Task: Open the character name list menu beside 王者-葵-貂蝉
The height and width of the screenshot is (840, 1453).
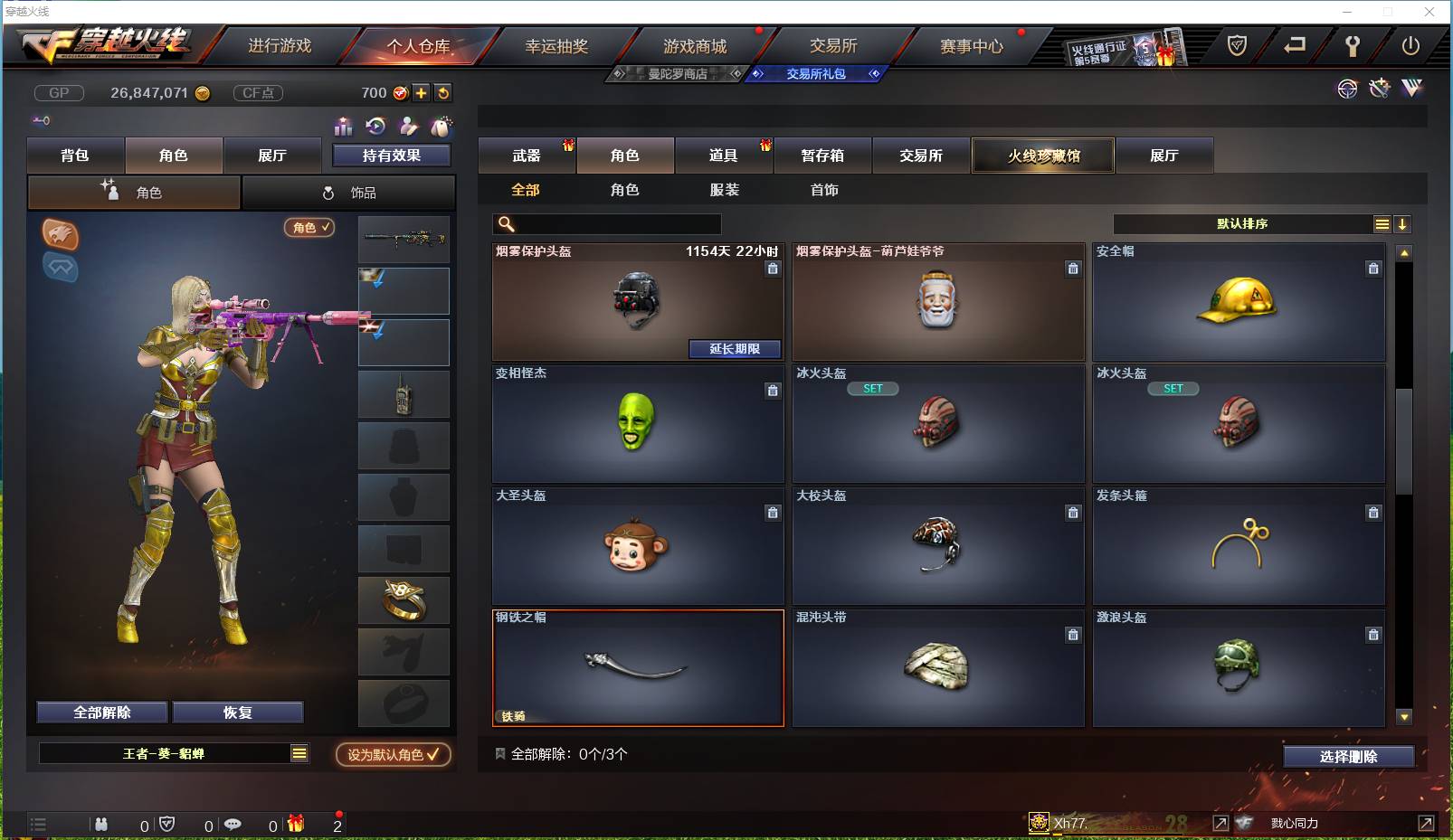Action: (x=298, y=752)
